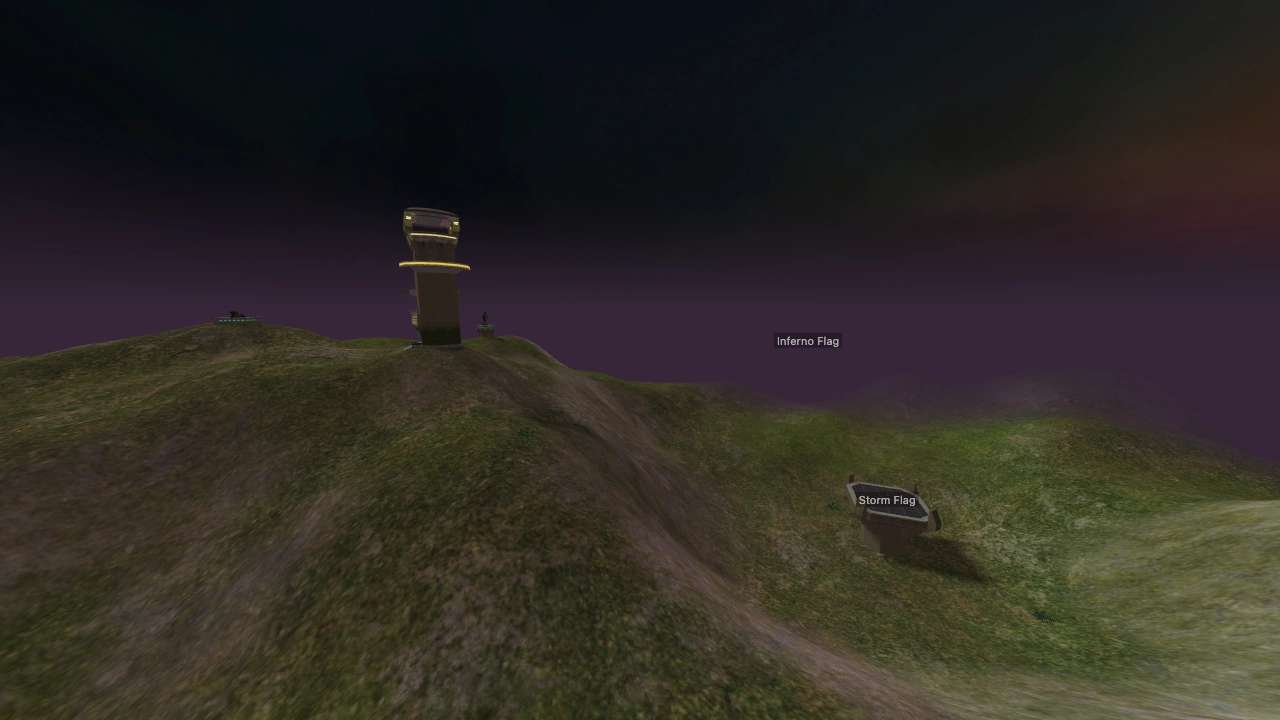The width and height of the screenshot is (1280, 720).
Task: Click the Inferno Flag label
Action: point(808,341)
